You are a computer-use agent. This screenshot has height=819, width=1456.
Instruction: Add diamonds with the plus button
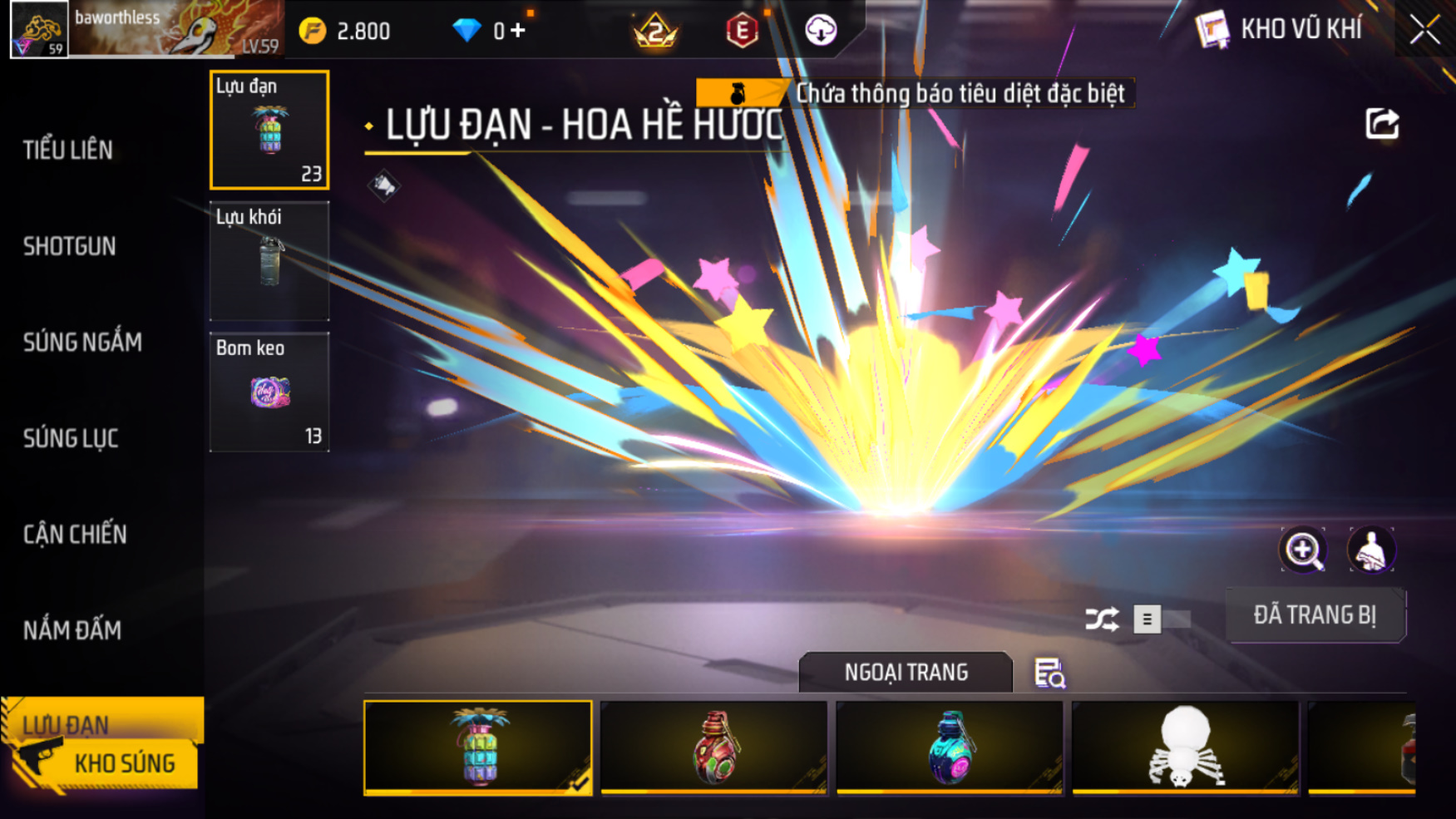(518, 31)
